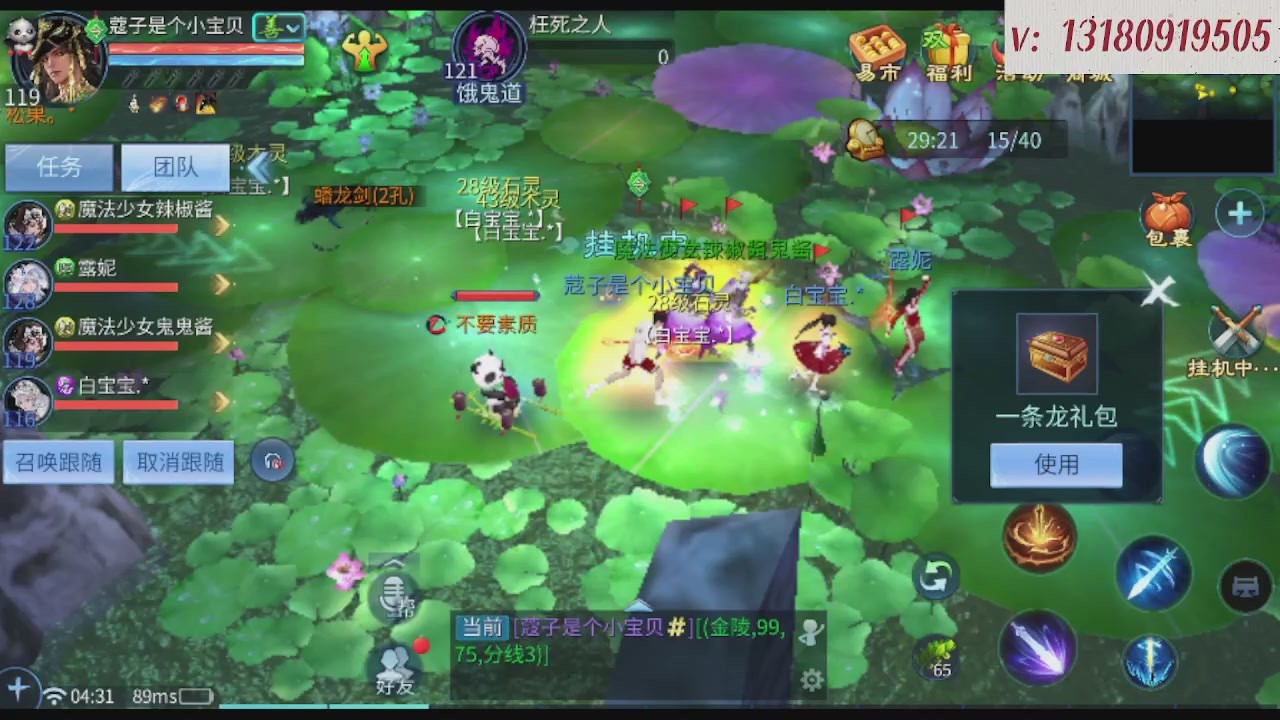Viewport: 1280px width, 720px height.
Task: Open chat settings via the gear icon
Action: click(812, 679)
